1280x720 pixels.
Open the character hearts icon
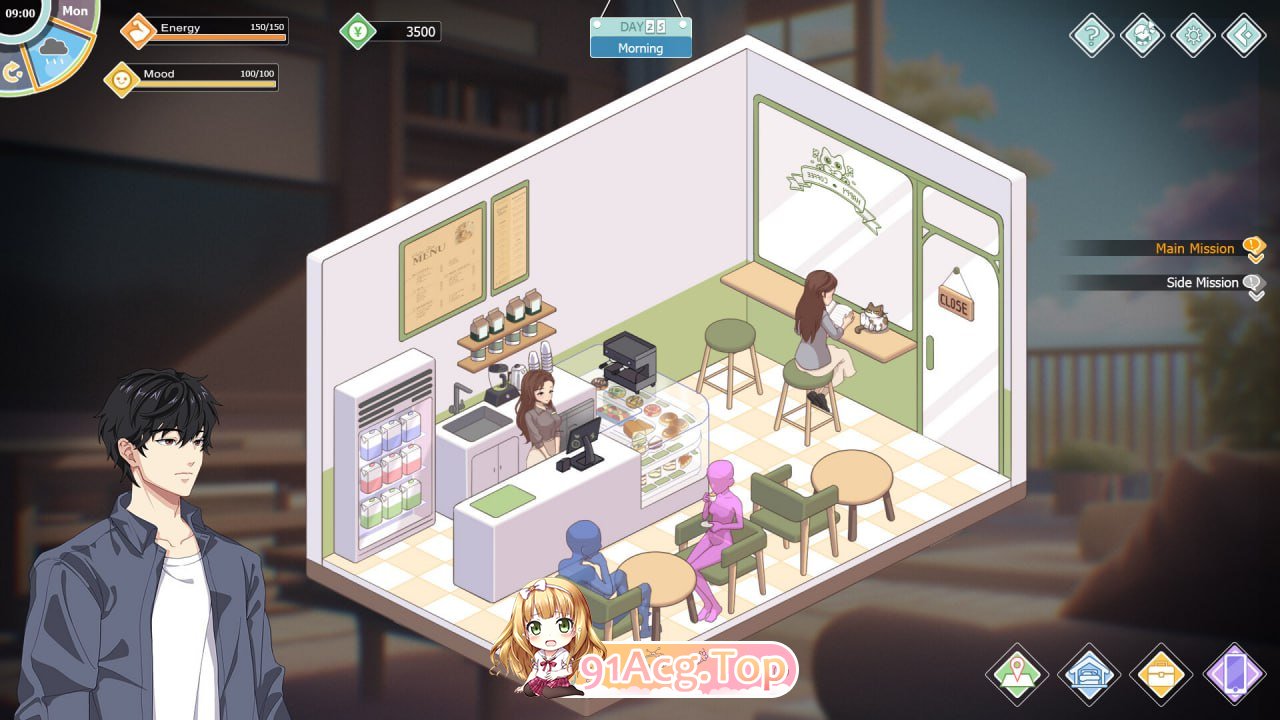pos(1142,36)
